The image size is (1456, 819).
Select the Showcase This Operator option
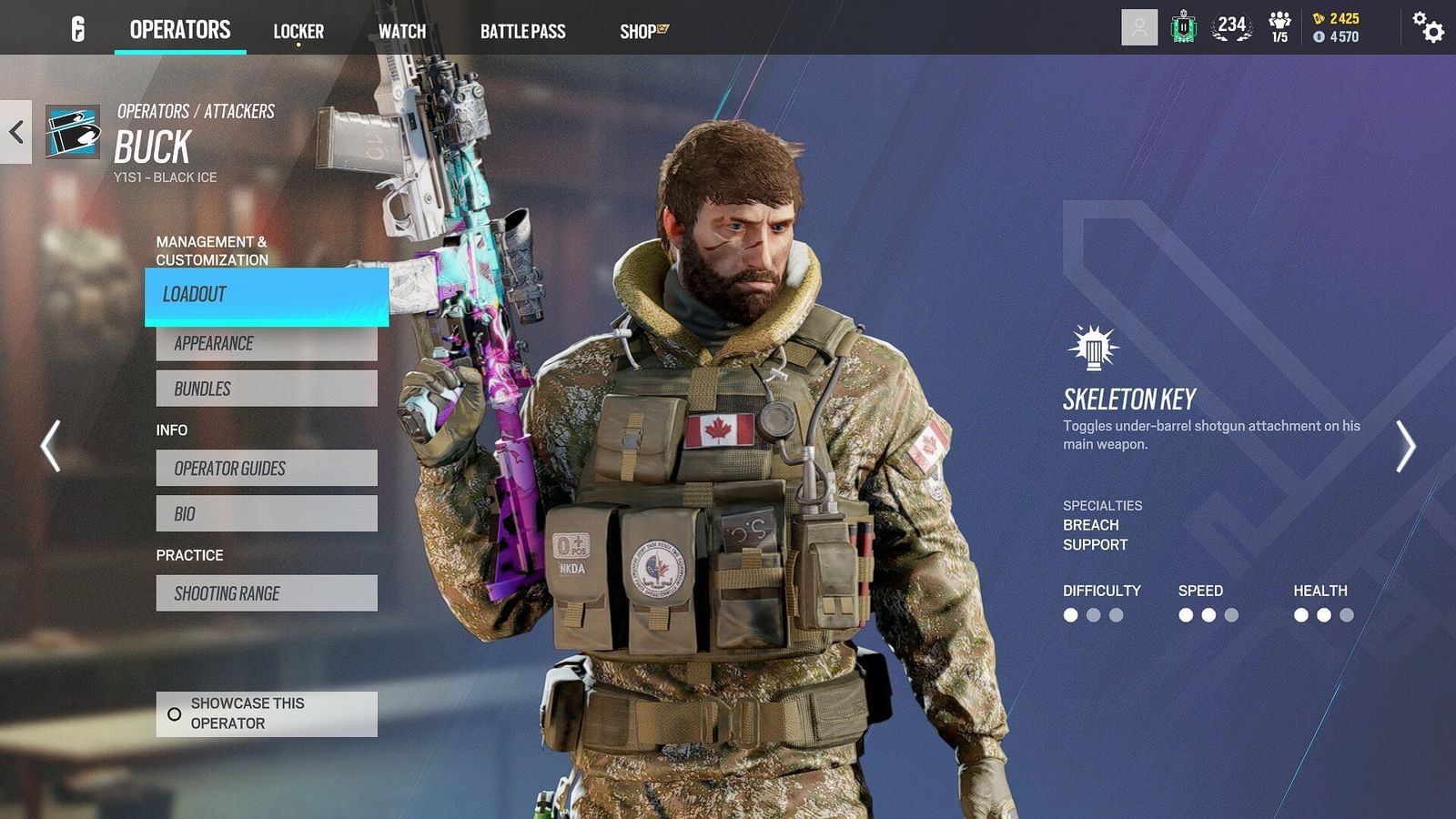click(x=266, y=713)
